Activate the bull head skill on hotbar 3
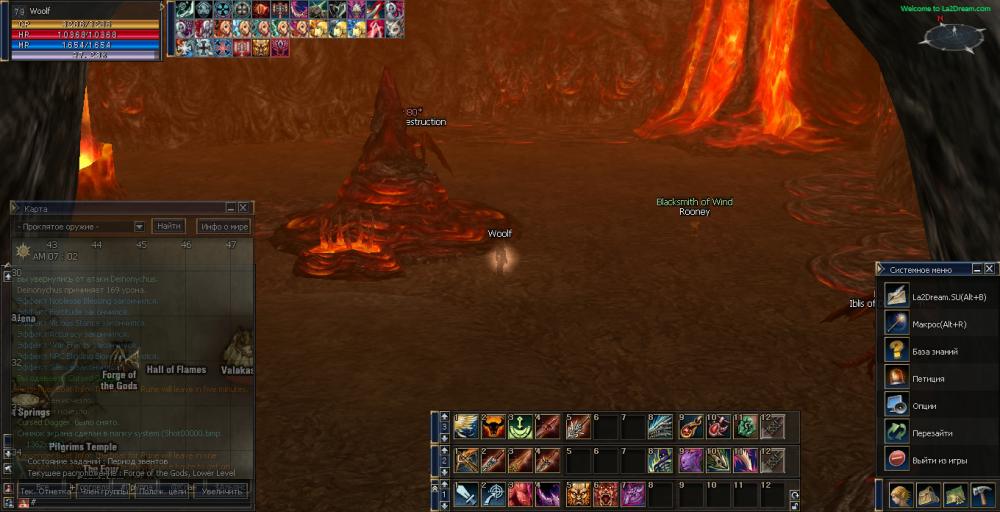The width and height of the screenshot is (1000, 512). (x=493, y=428)
